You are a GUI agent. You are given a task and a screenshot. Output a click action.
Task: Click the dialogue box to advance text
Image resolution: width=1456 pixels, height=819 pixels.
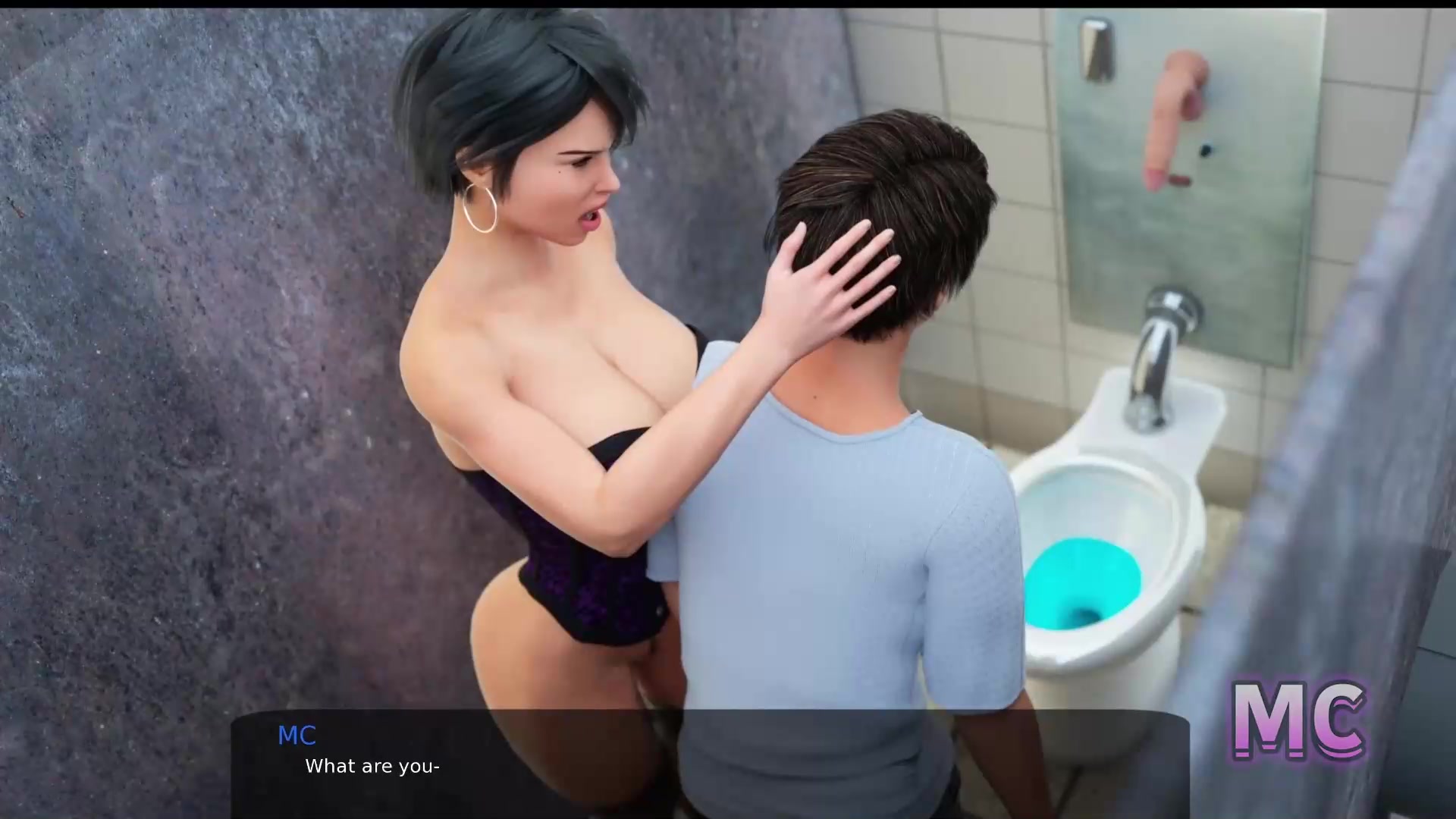(710, 764)
